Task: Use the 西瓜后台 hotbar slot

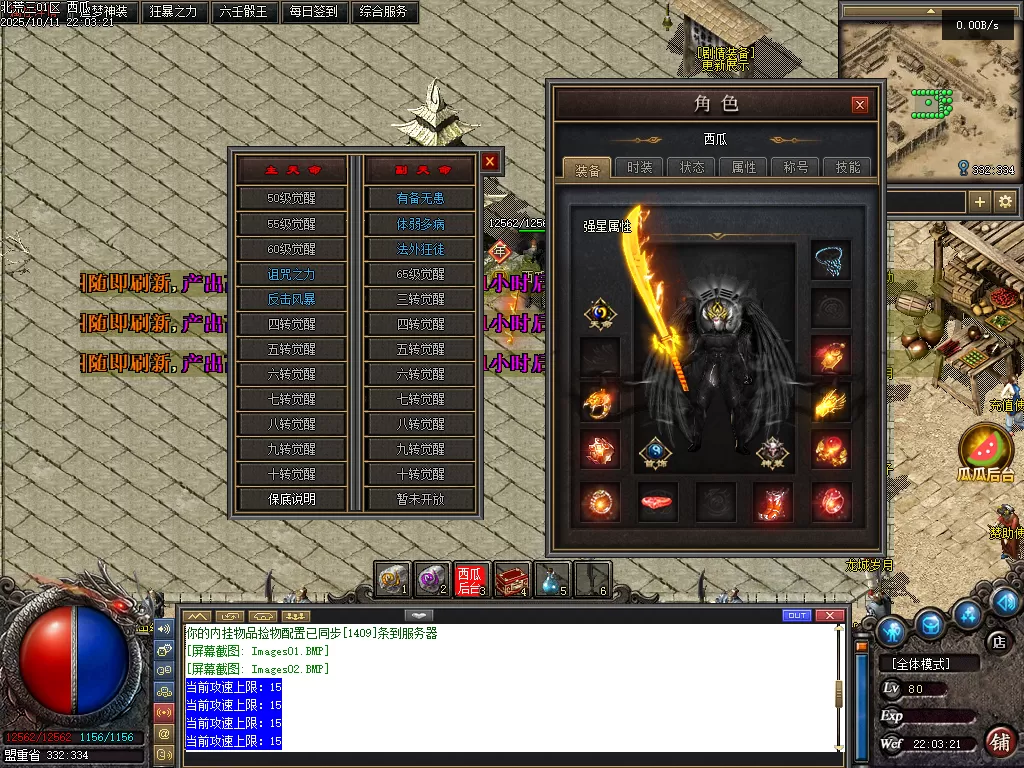Action: tap(468, 579)
